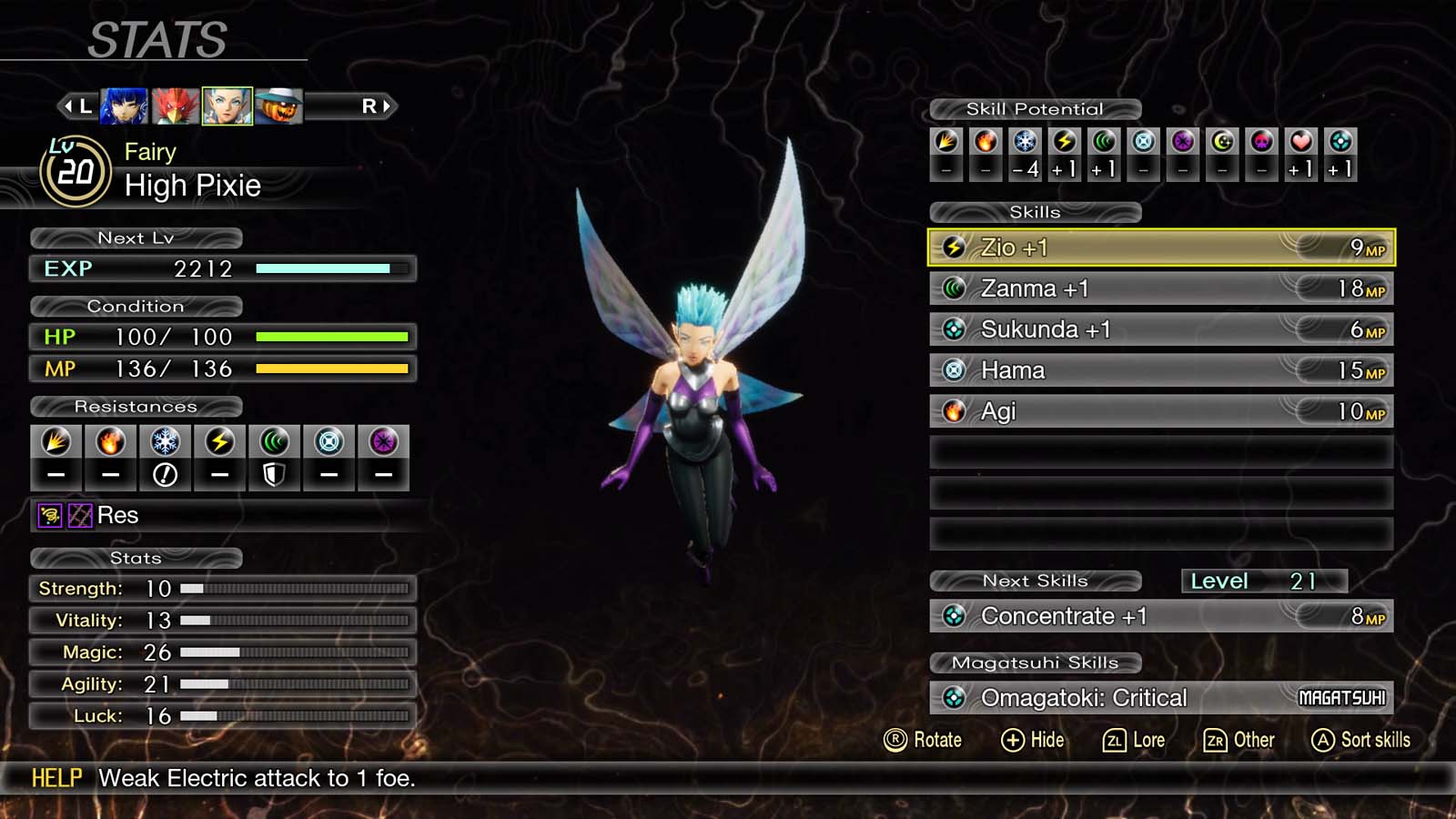Image resolution: width=1456 pixels, height=819 pixels.
Task: Click the Omagatoki: Critical Magatsuhi skill icon
Action: click(x=954, y=696)
